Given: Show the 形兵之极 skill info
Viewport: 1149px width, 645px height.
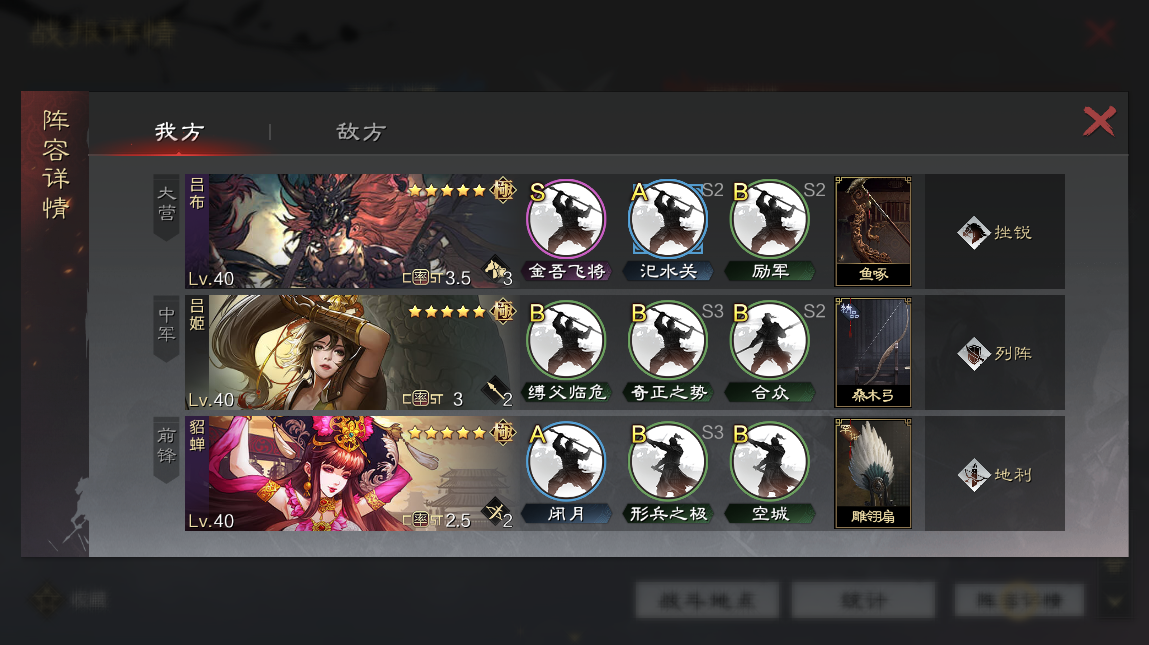Looking at the screenshot, I should (668, 462).
